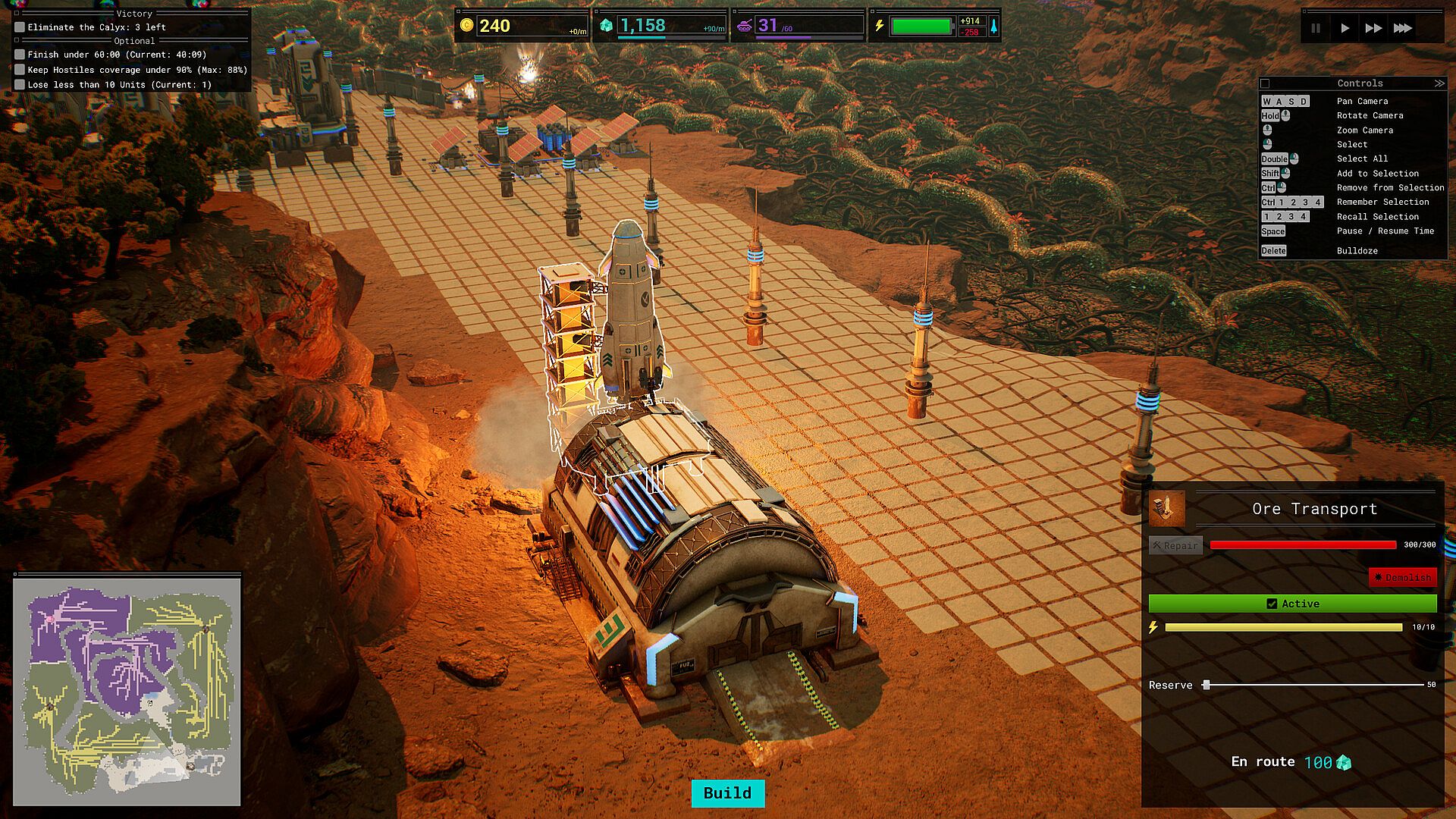Click on the minimap
1456x819 pixels.
127,690
